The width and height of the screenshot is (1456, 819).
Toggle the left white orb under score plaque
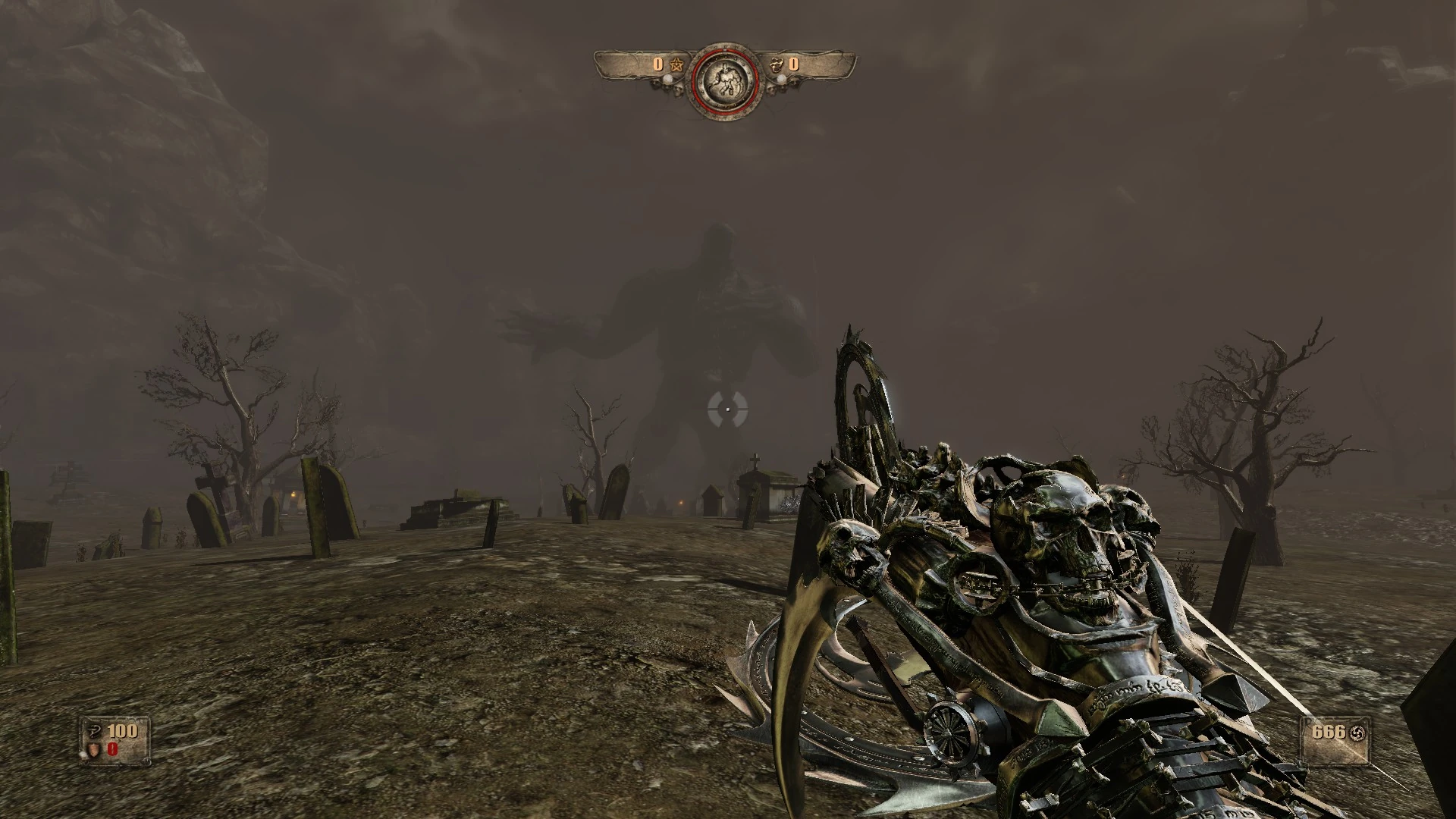pyautogui.click(x=668, y=79)
